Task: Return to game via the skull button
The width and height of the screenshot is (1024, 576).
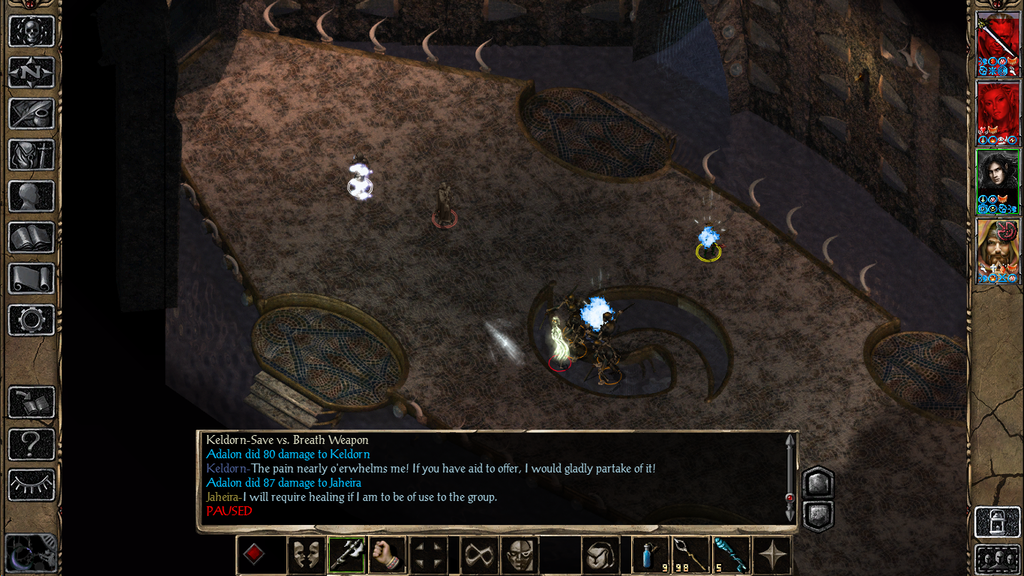Action: 31,30
